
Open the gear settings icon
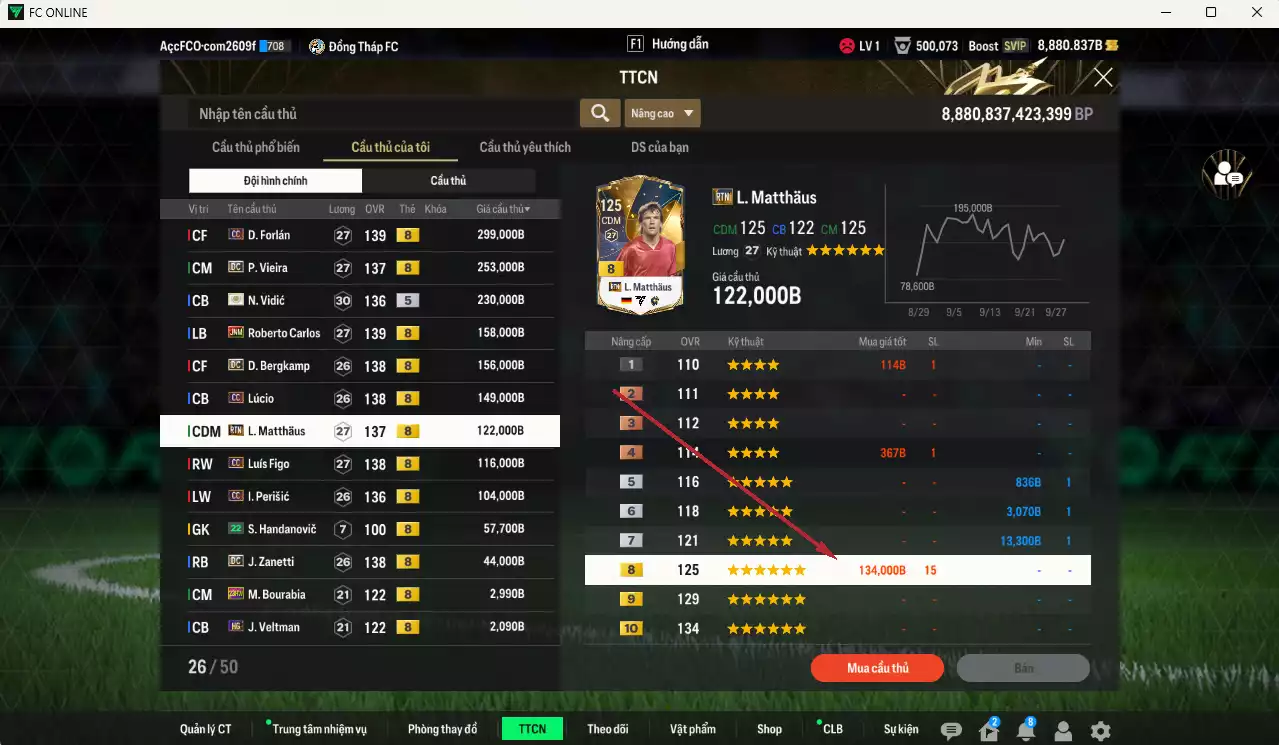1100,731
